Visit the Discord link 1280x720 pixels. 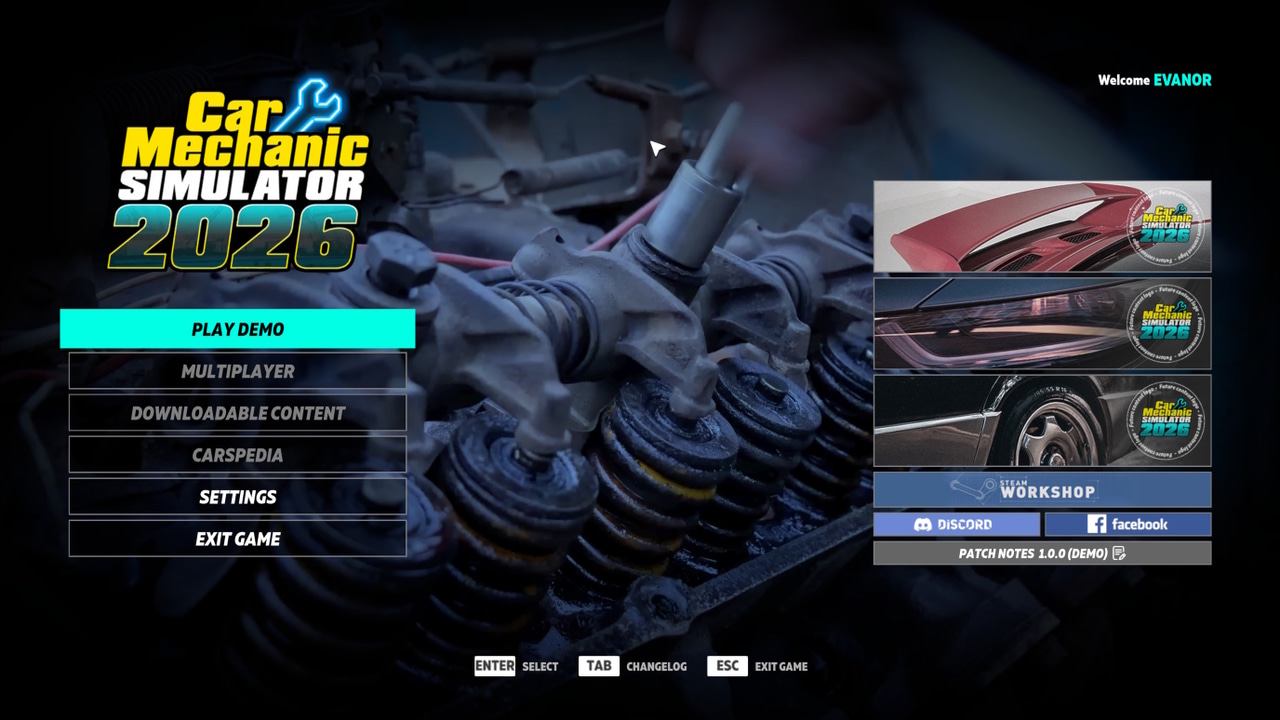tap(956, 524)
